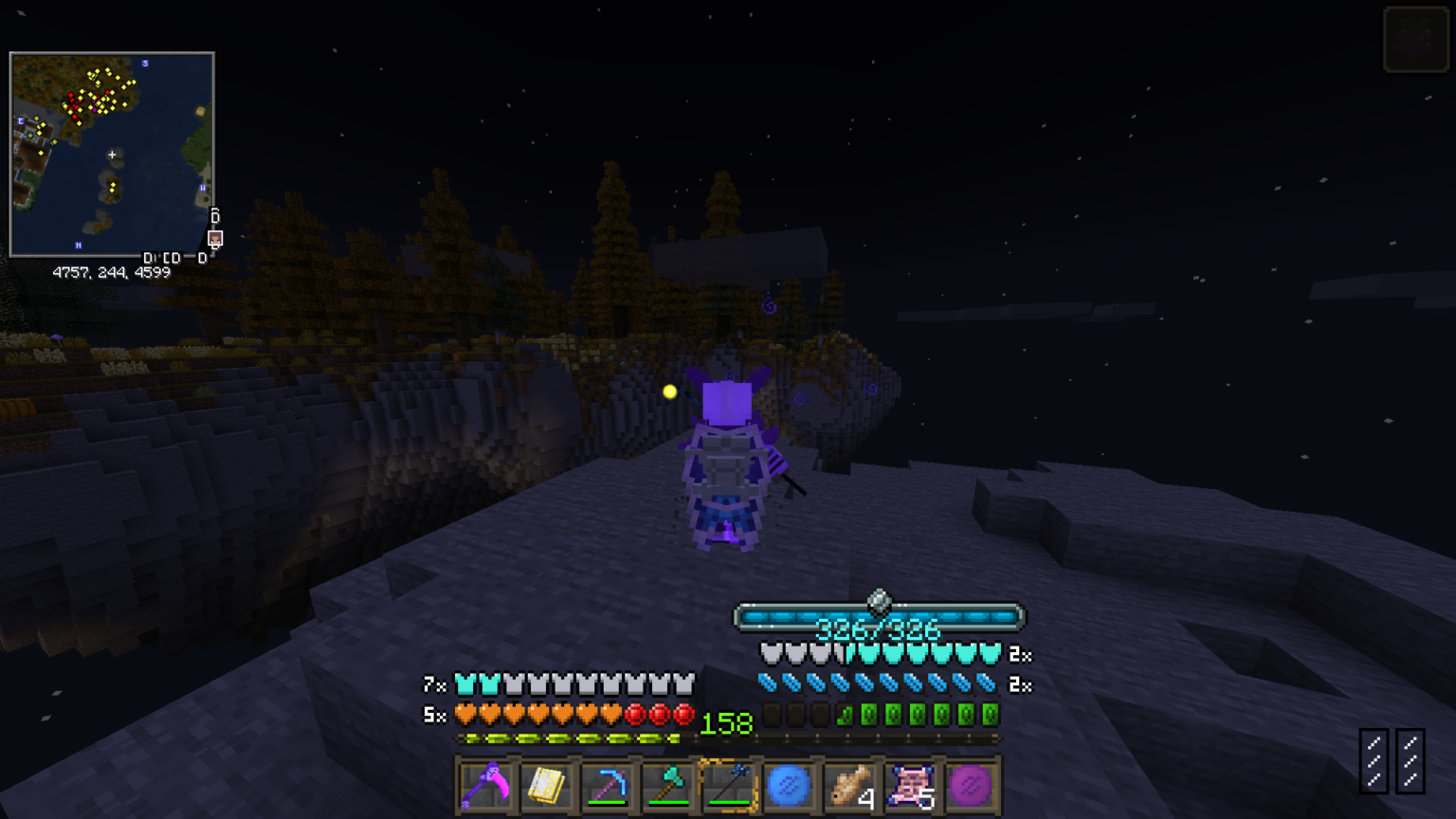Click the S direction label on the minimap
1456x819 pixels.
(144, 62)
